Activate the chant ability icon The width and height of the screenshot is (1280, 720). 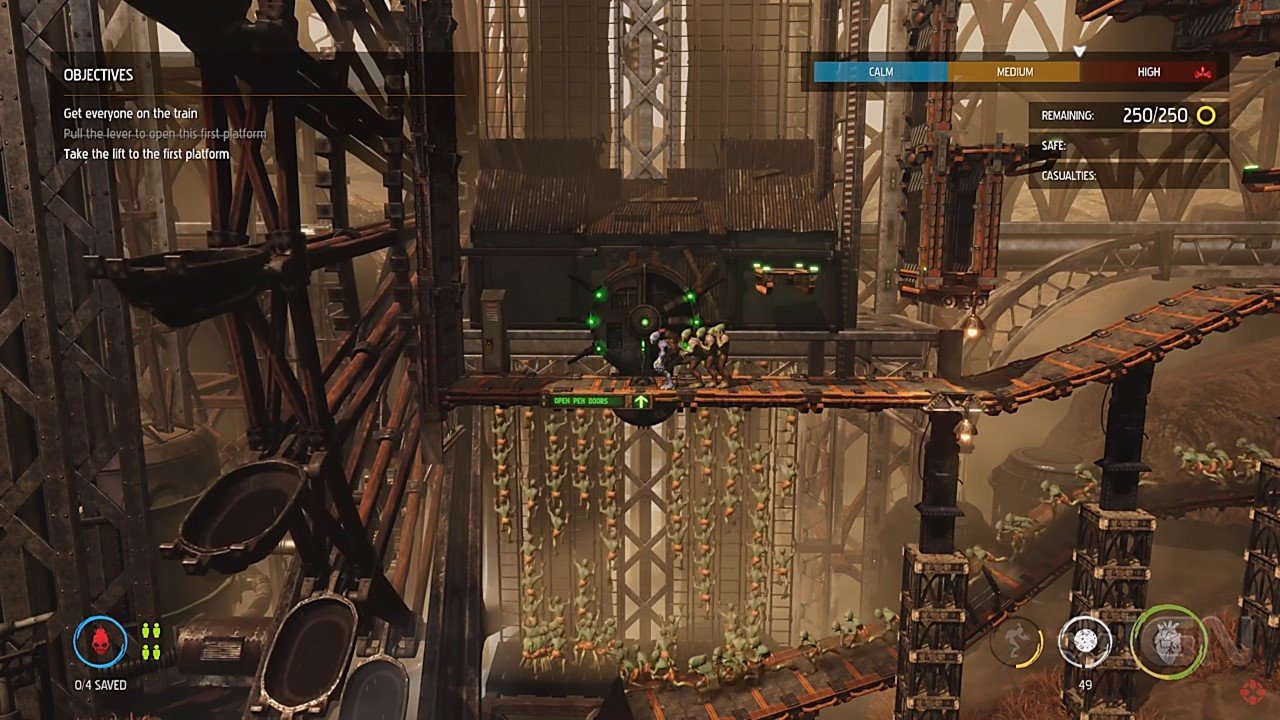(x=1016, y=641)
